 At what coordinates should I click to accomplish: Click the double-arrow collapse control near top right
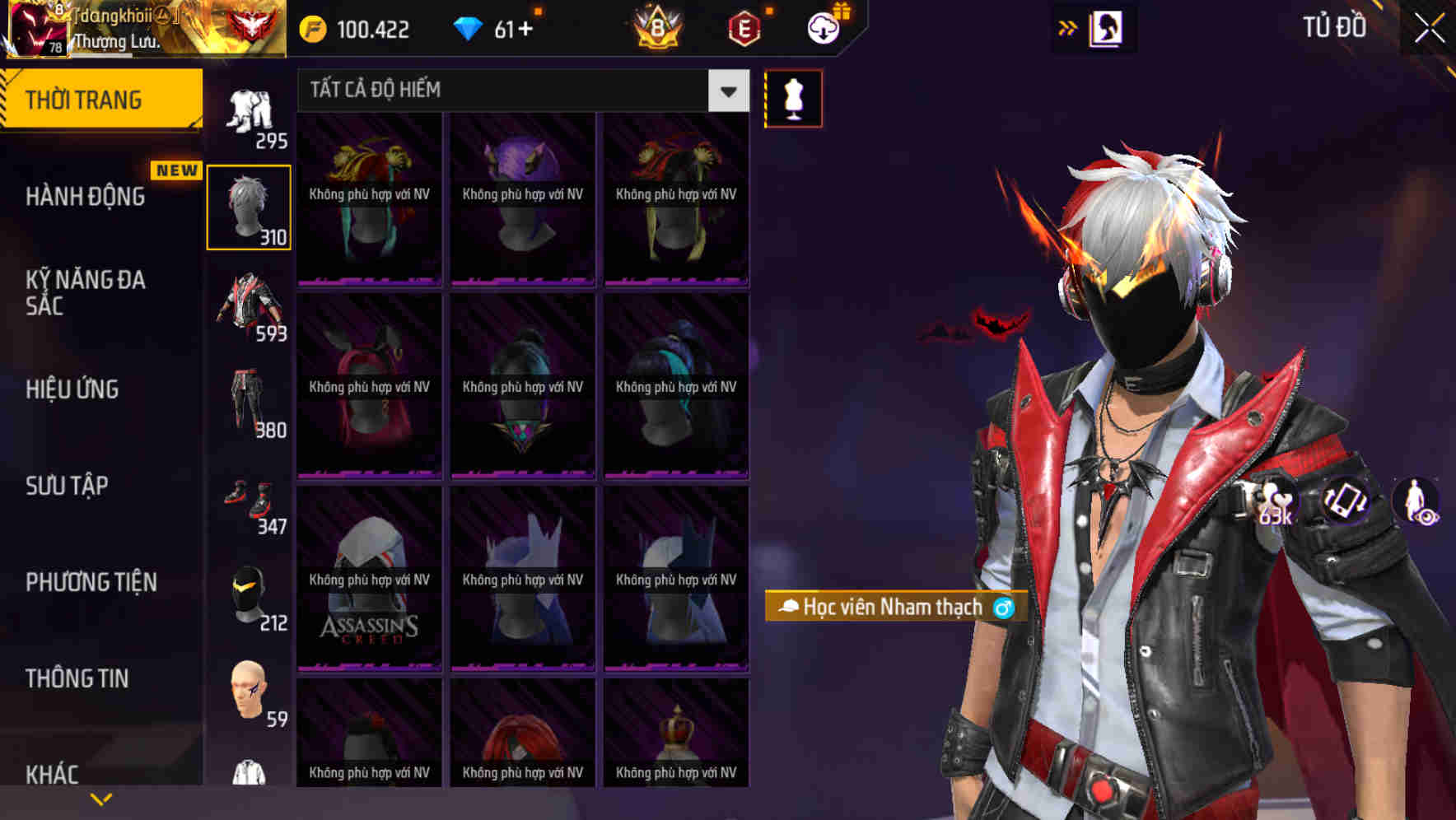[1068, 27]
